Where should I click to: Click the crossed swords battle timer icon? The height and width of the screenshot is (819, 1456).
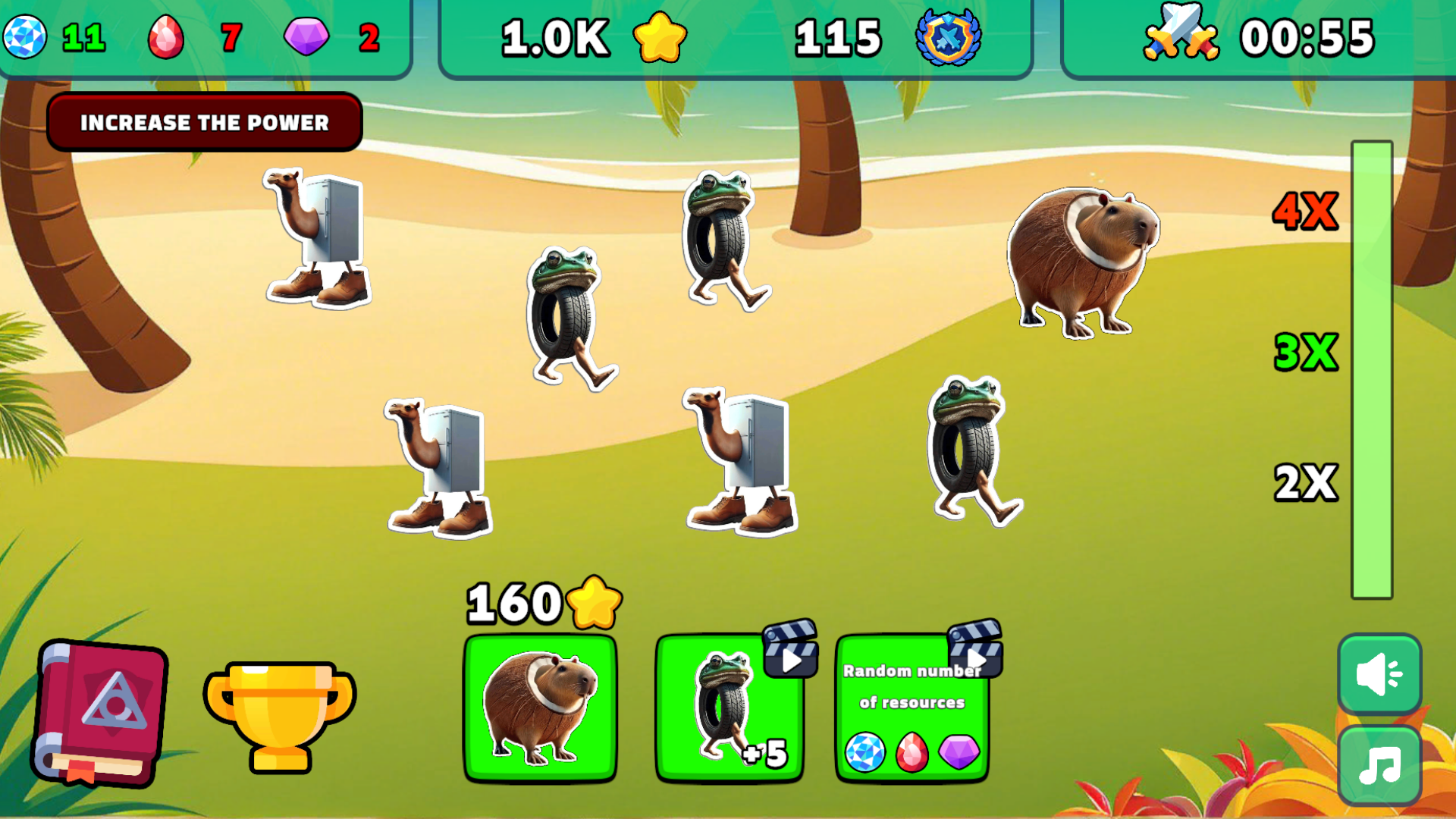point(1182,33)
